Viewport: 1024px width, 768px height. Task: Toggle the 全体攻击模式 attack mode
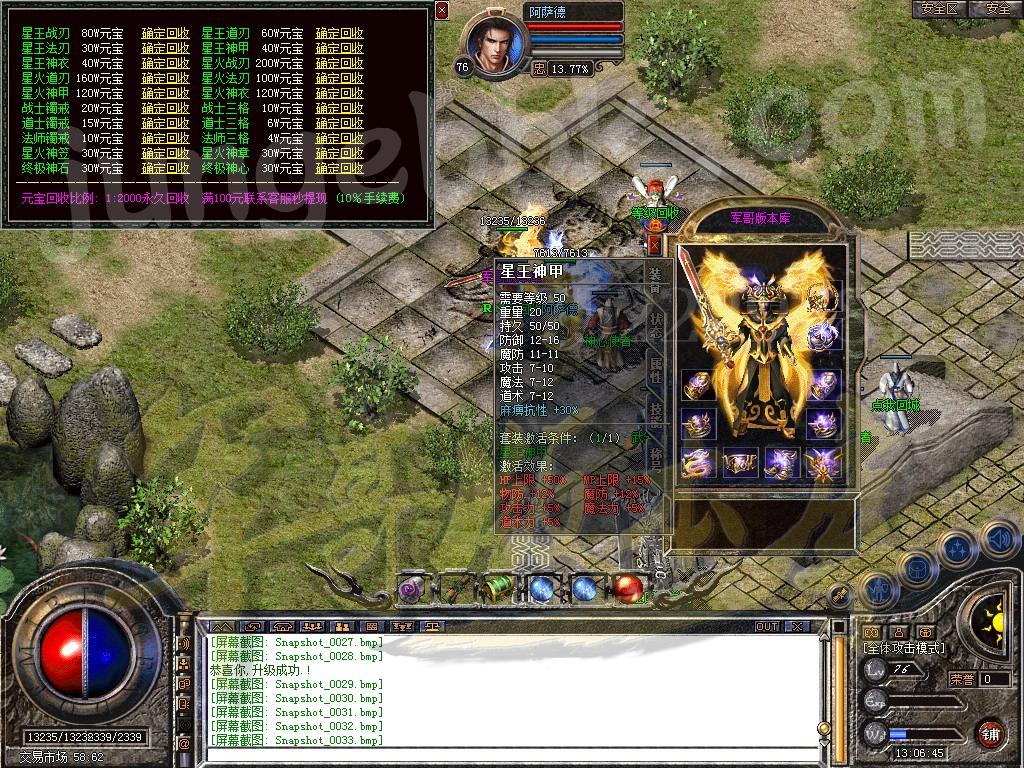(x=904, y=649)
